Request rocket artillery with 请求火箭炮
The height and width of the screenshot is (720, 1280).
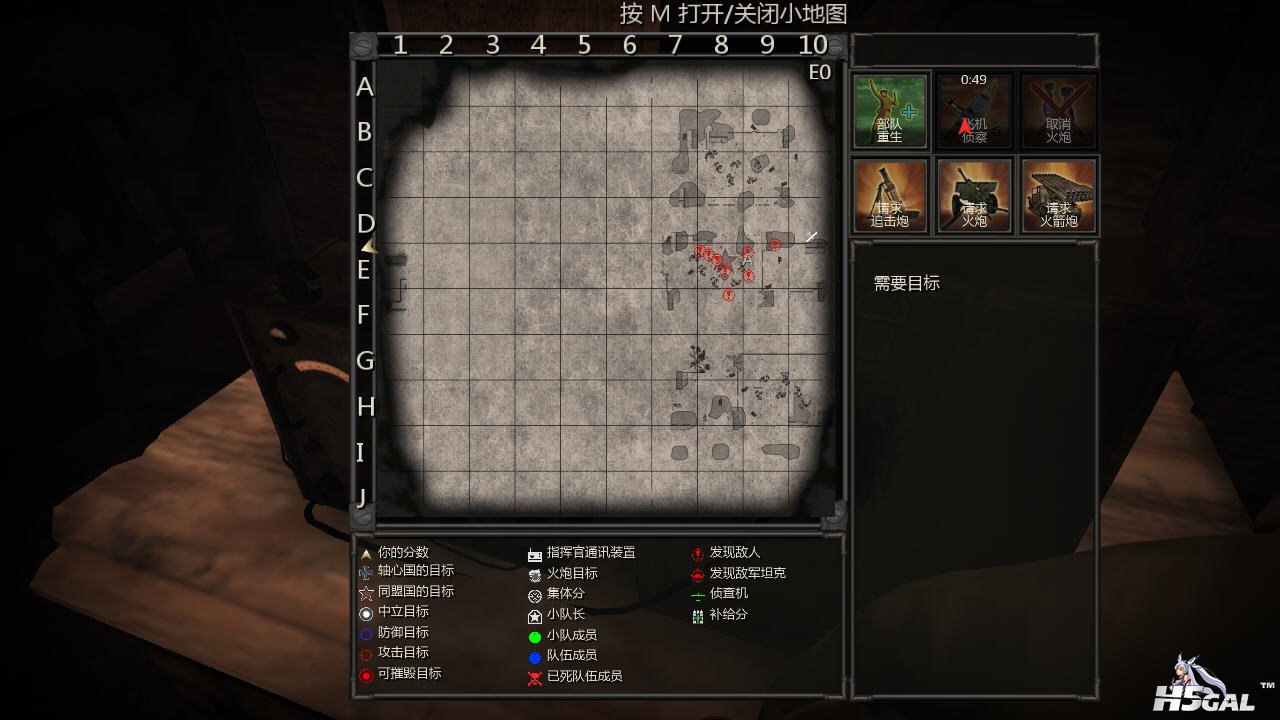click(x=1058, y=195)
